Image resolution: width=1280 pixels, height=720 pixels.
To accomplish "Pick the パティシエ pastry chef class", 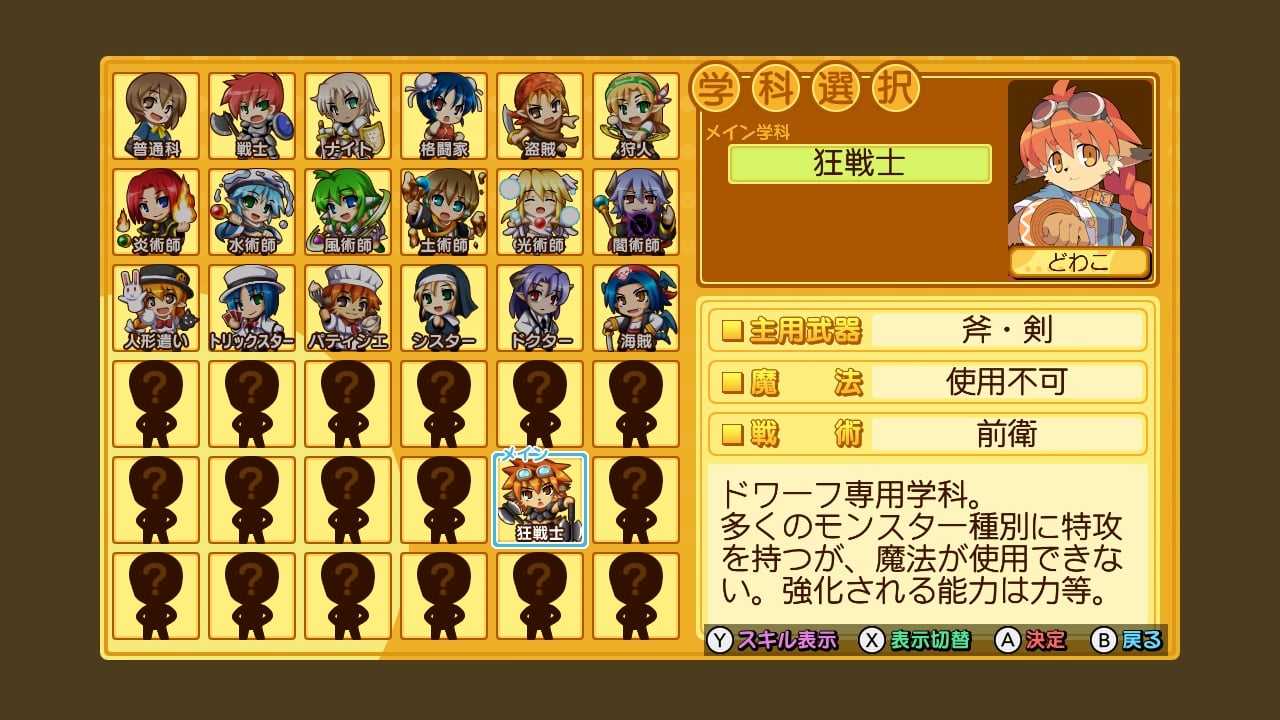I will pyautogui.click(x=348, y=308).
